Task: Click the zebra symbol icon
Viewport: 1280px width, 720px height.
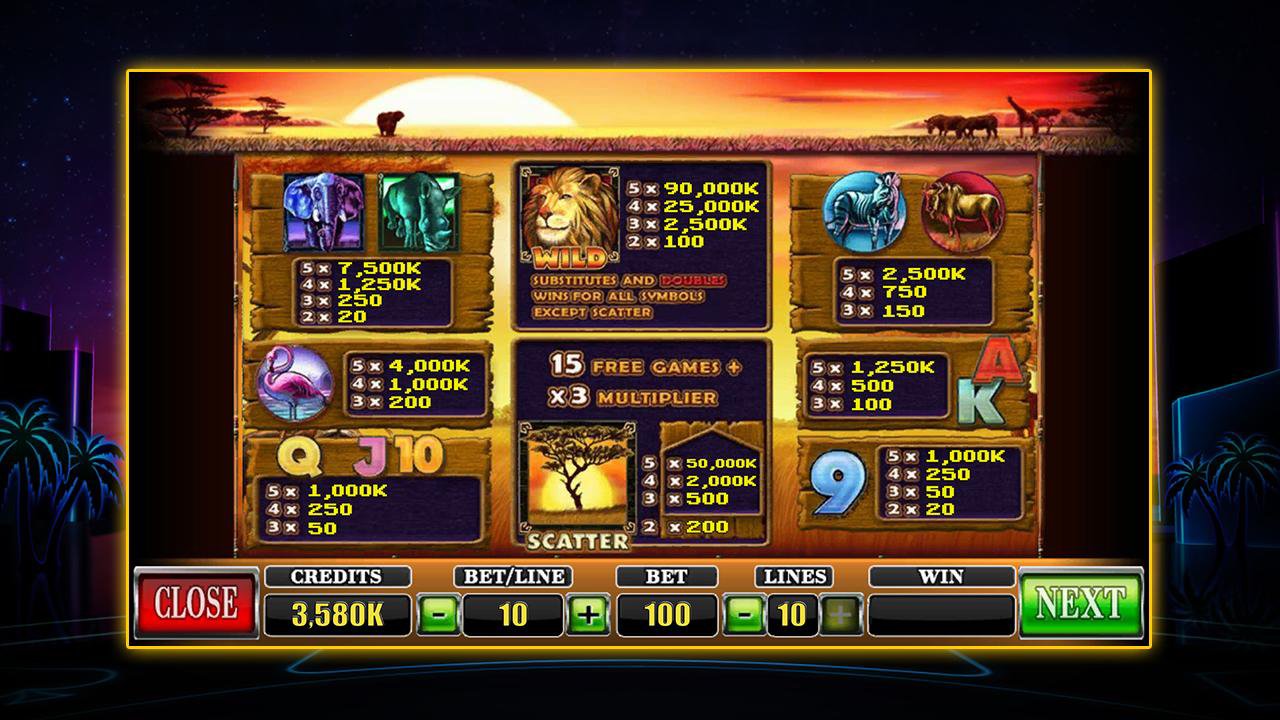Action: click(x=866, y=212)
